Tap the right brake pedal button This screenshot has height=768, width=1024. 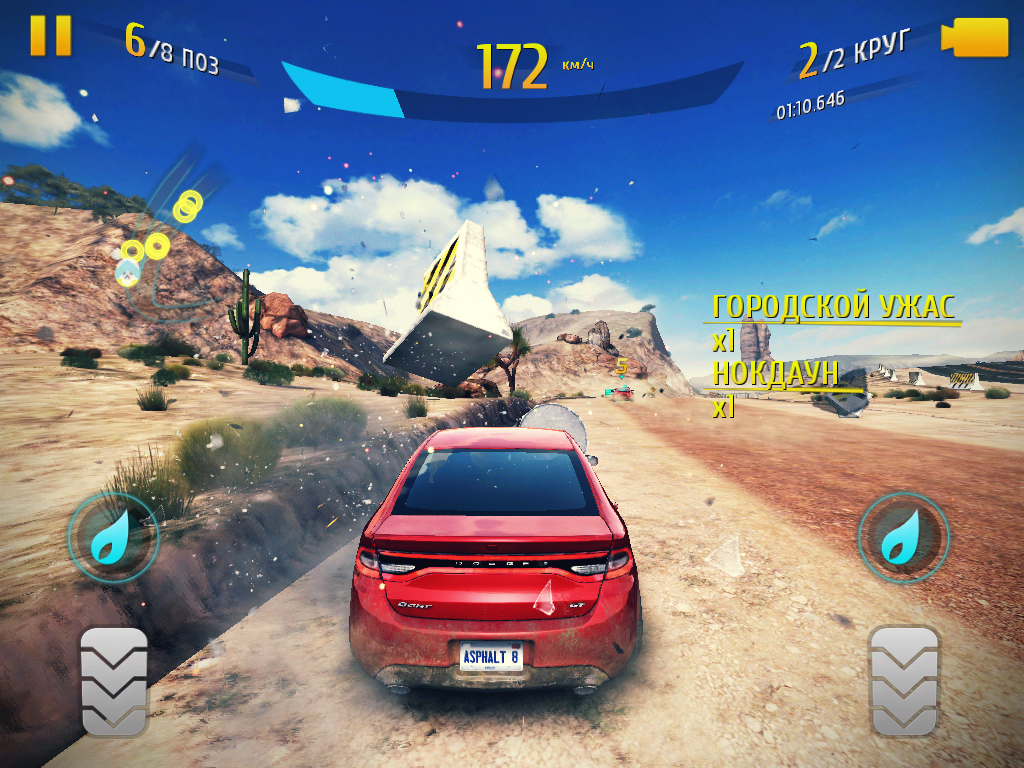(904, 680)
